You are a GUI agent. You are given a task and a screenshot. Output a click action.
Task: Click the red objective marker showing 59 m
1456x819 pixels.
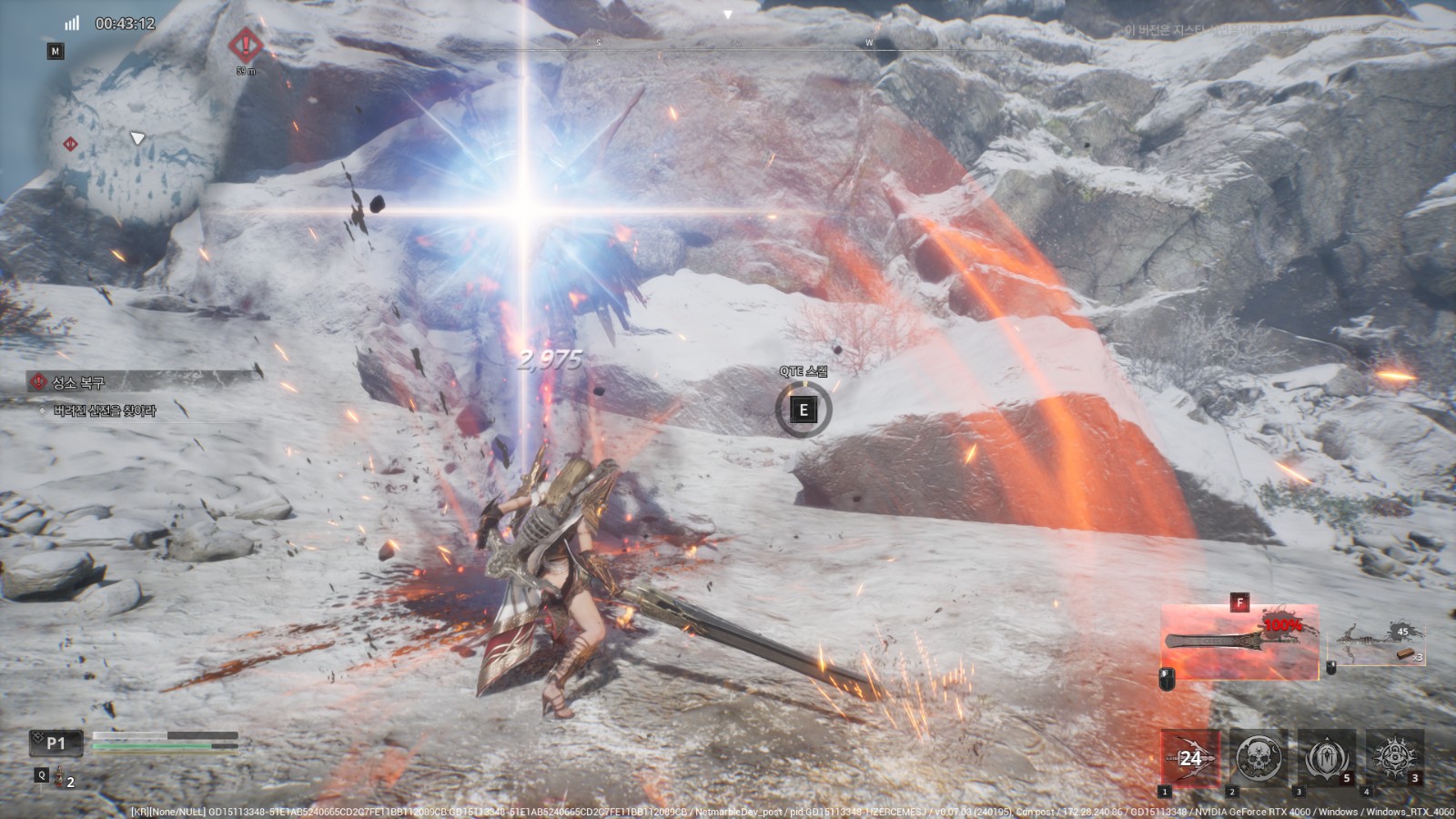[246, 45]
